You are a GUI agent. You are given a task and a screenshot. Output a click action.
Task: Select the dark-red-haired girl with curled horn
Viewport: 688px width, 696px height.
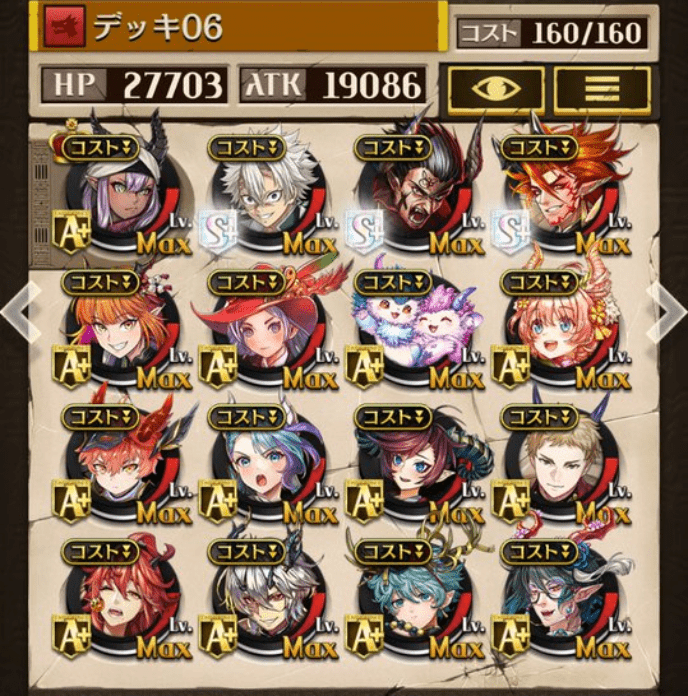click(x=414, y=468)
